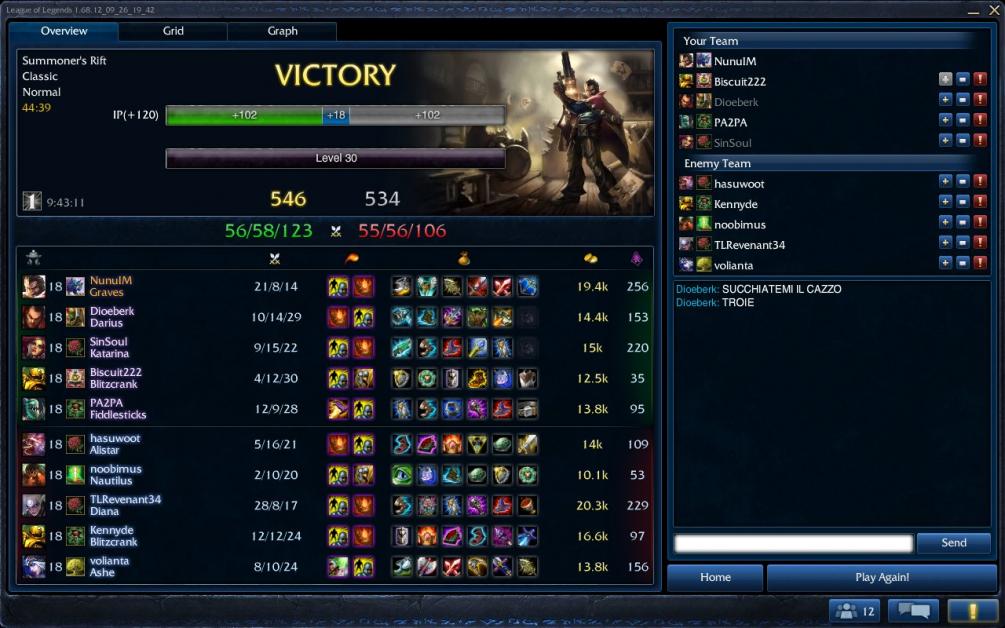Return to Home screen

[715, 577]
